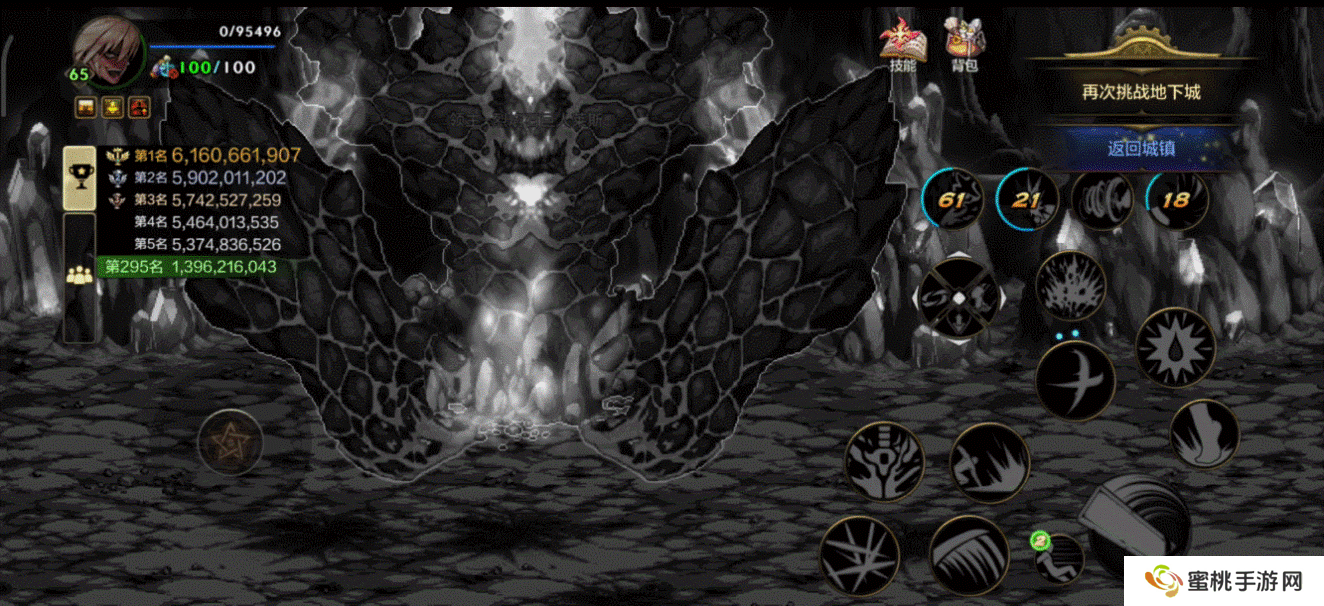Click 再次挑战地下城 to retry the dungeon
The width and height of the screenshot is (1324, 606).
pyautogui.click(x=1141, y=92)
